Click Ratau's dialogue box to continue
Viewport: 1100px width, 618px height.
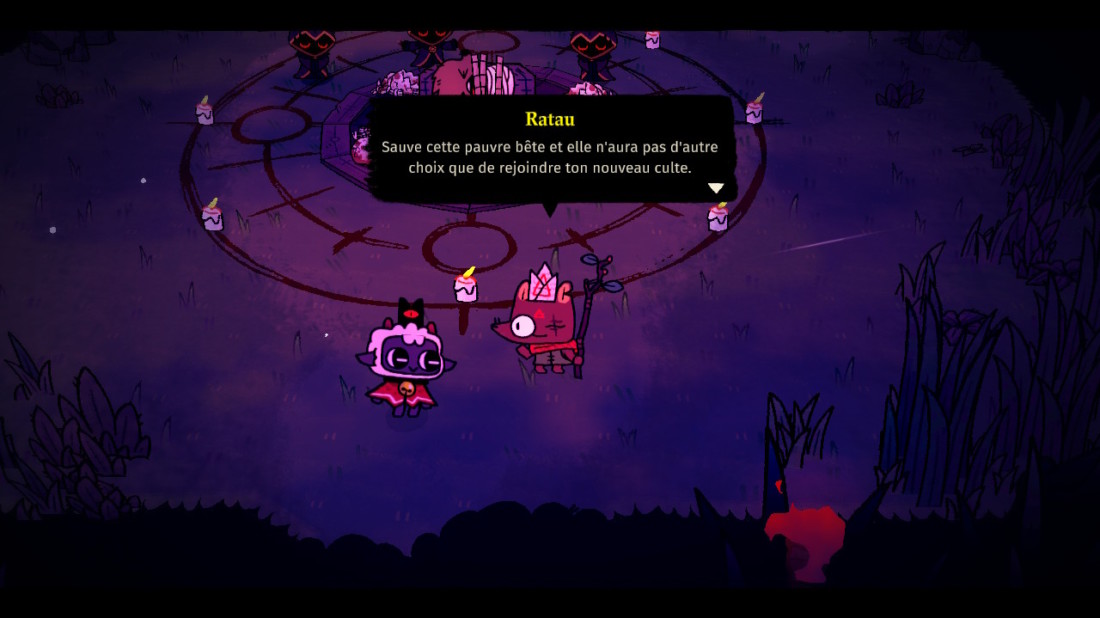tap(550, 148)
